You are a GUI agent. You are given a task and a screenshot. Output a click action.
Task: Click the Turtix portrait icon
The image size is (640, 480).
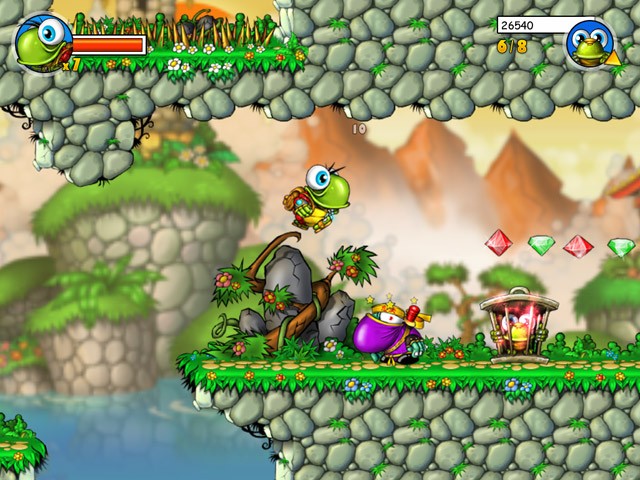coord(42,42)
